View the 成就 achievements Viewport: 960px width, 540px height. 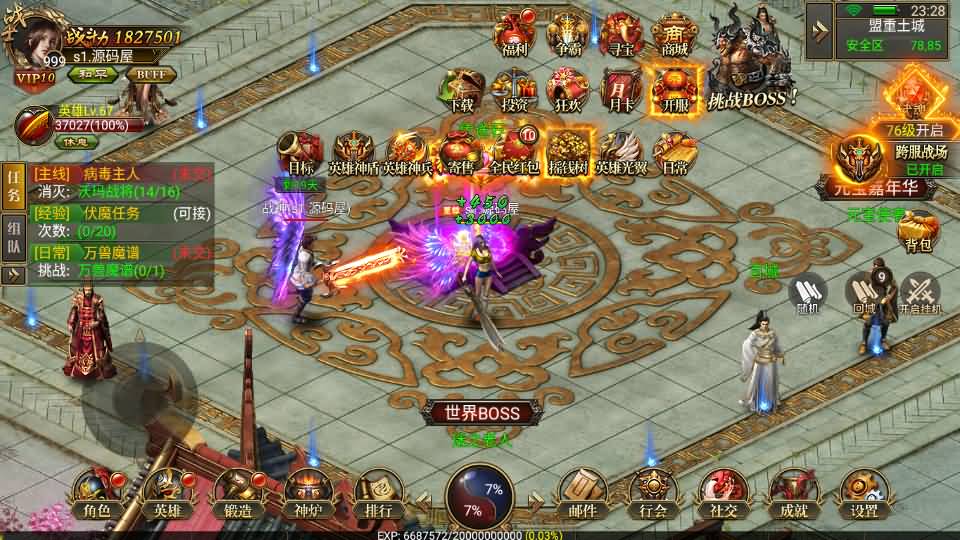pyautogui.click(x=794, y=494)
